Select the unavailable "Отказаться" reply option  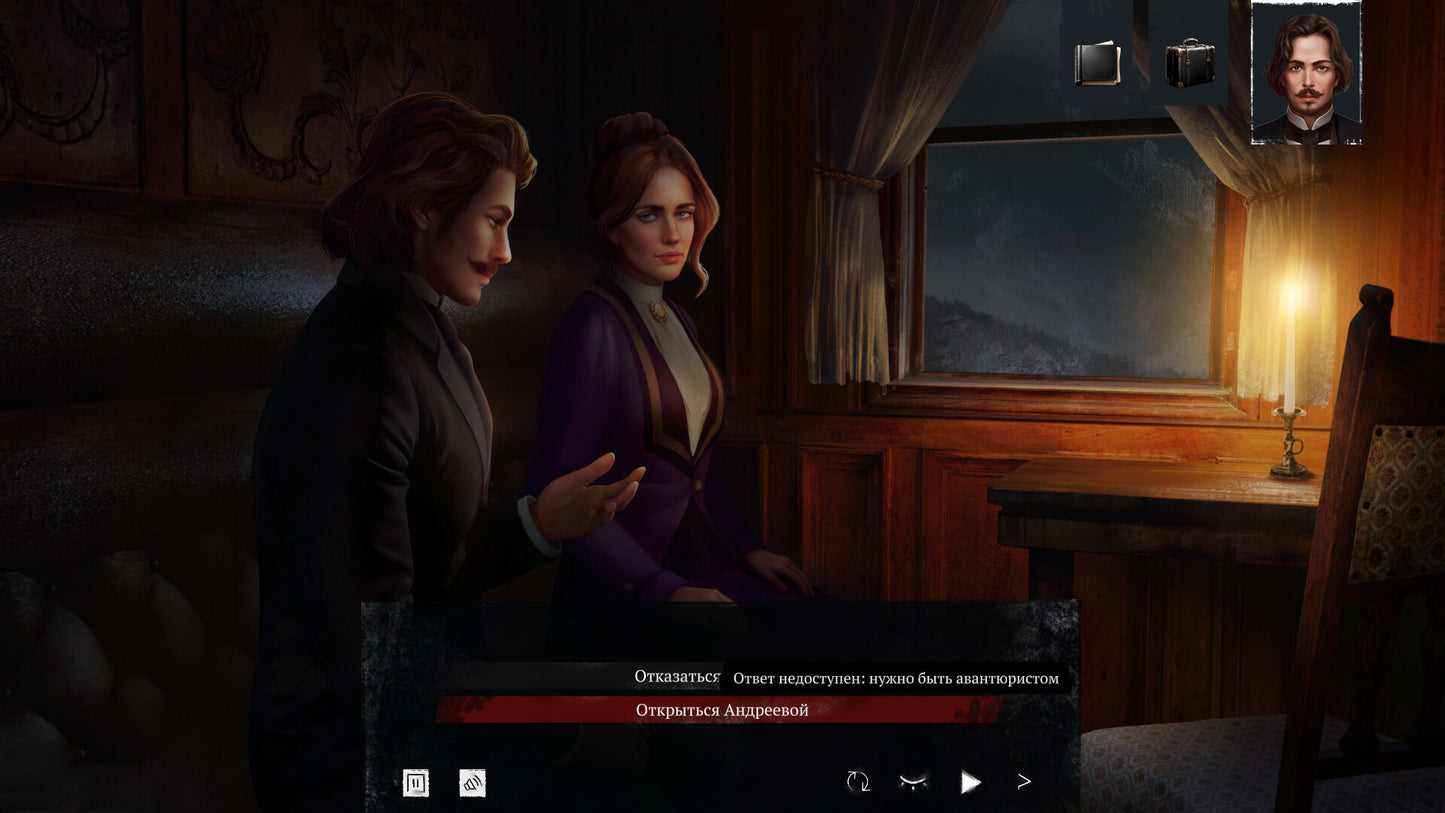(x=677, y=677)
